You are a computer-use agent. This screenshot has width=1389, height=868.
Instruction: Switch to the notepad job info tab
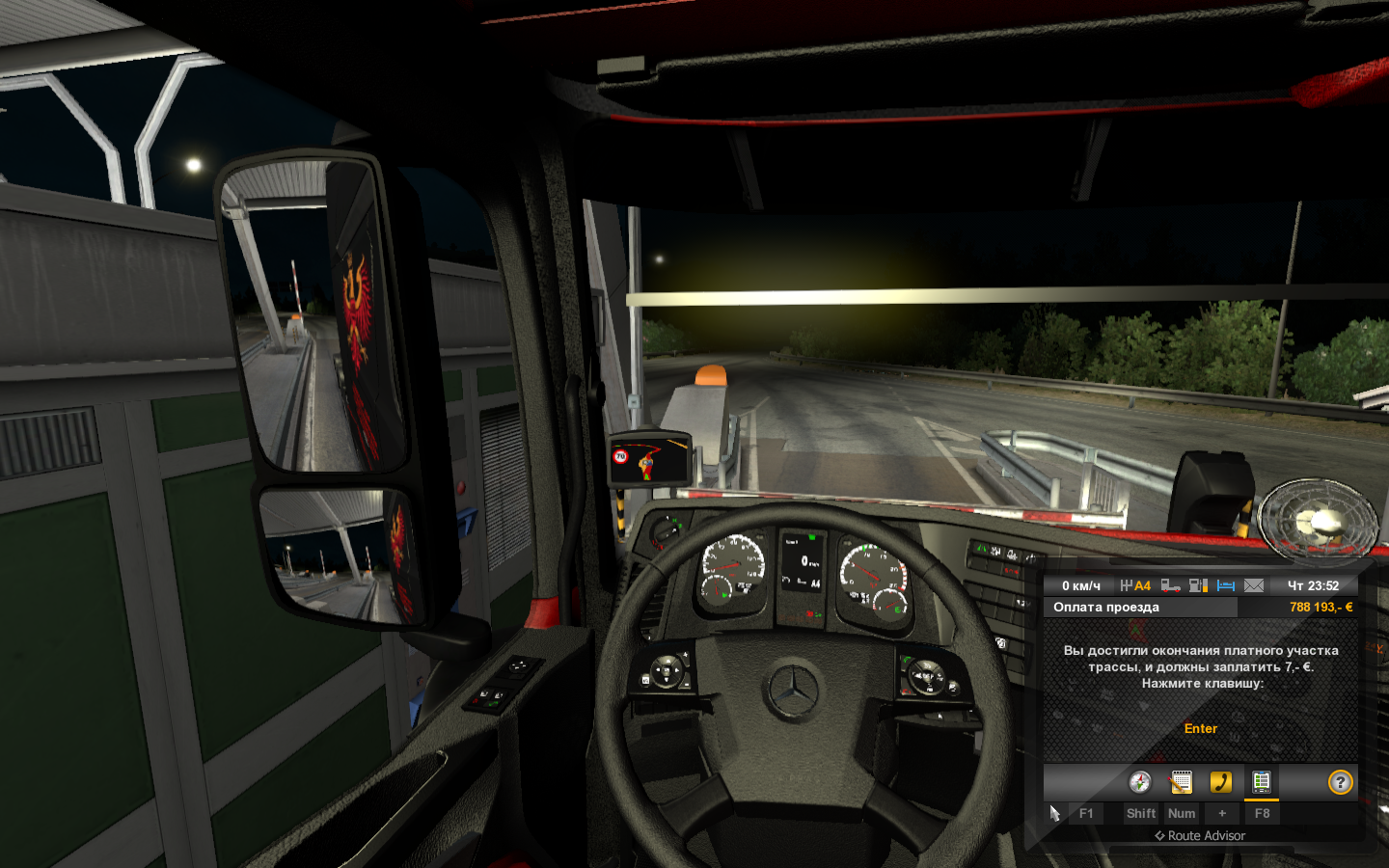(1181, 782)
